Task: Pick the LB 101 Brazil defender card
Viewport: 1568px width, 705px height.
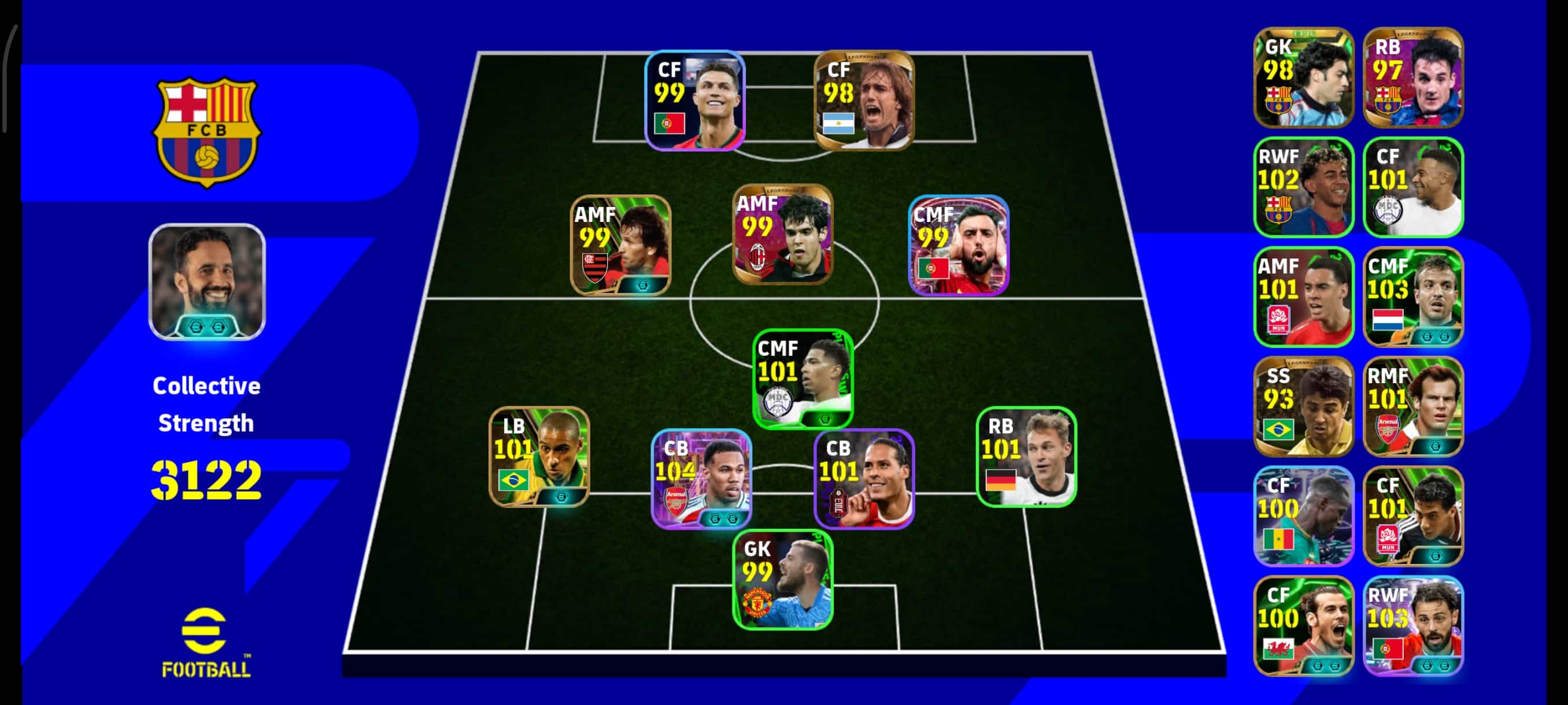Action: pyautogui.click(x=539, y=456)
